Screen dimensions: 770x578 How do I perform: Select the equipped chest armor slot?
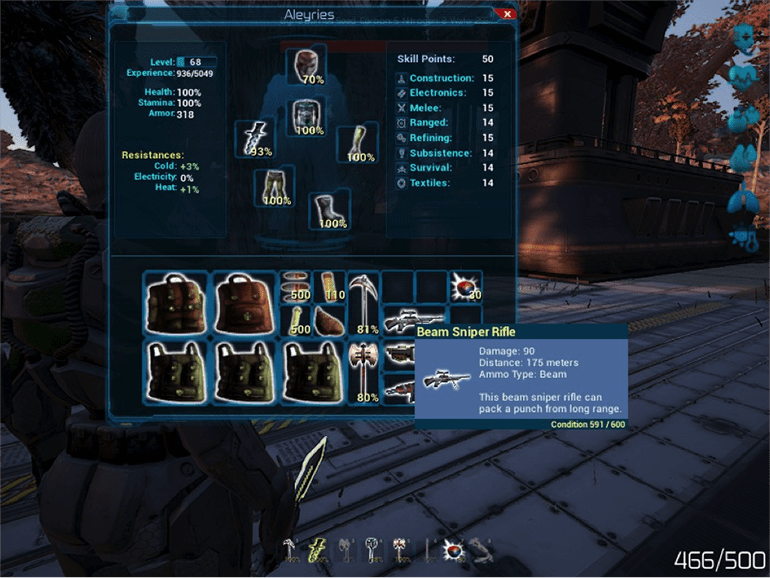point(306,117)
